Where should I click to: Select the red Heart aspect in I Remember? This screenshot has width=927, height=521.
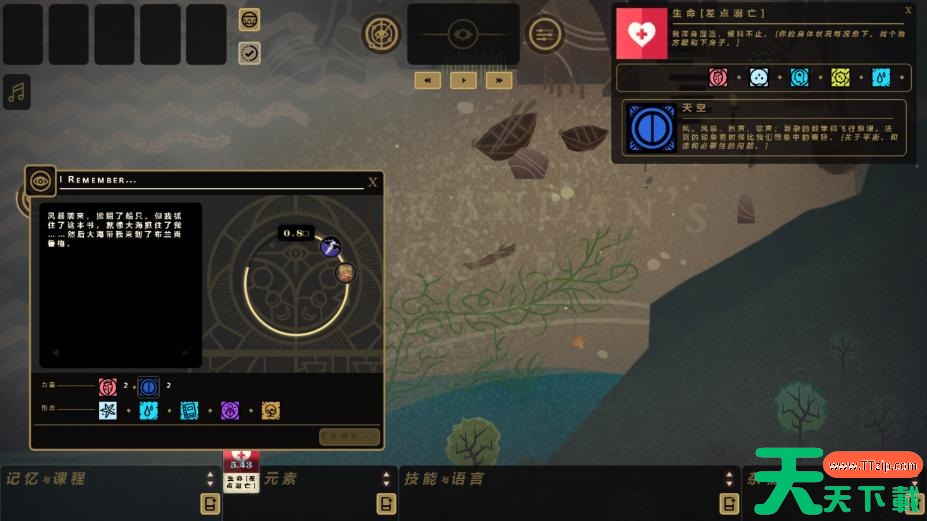point(108,386)
